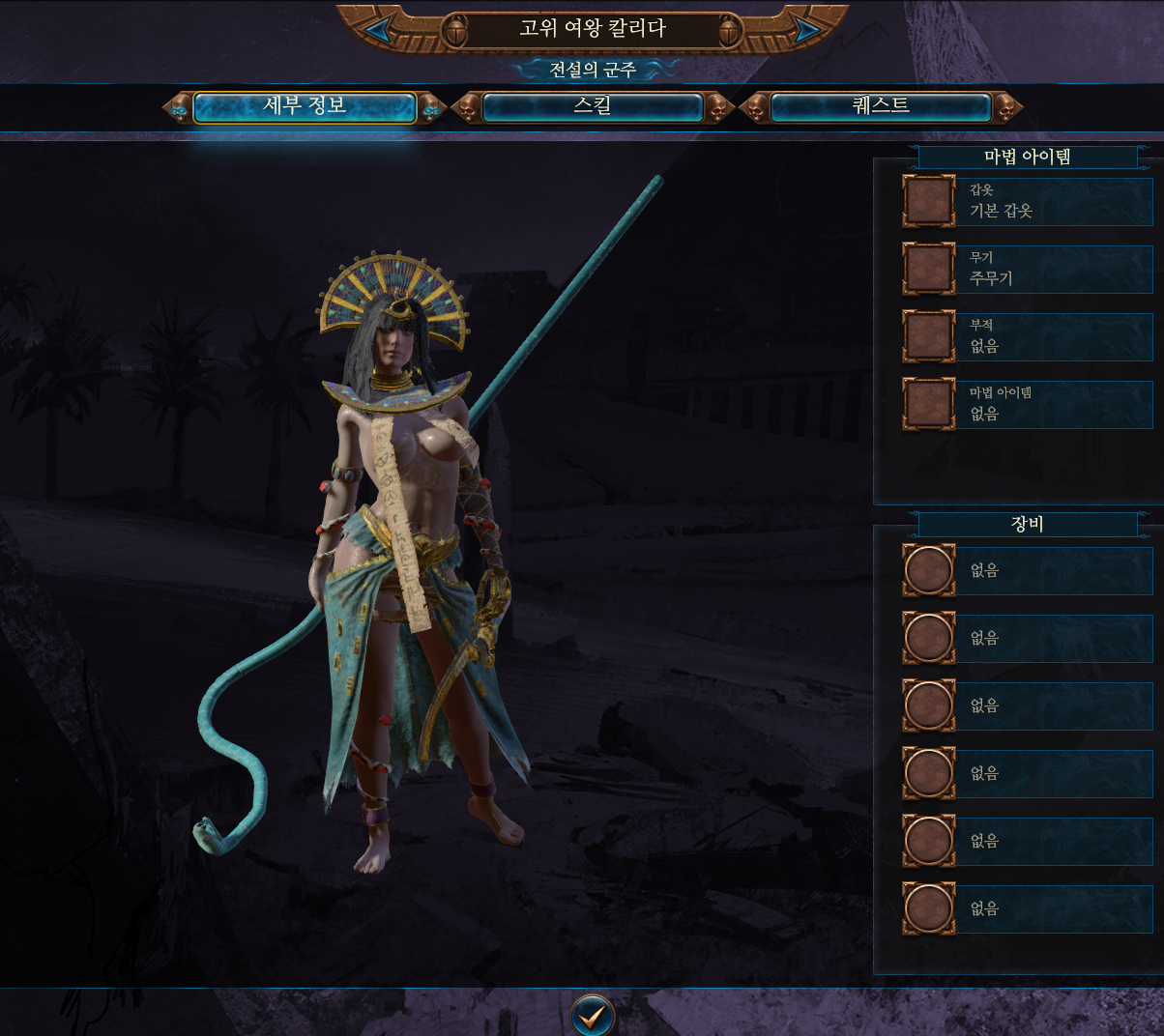
Task: Select the 갑옷 기본 갑옷 slot
Action: pyautogui.click(x=929, y=201)
